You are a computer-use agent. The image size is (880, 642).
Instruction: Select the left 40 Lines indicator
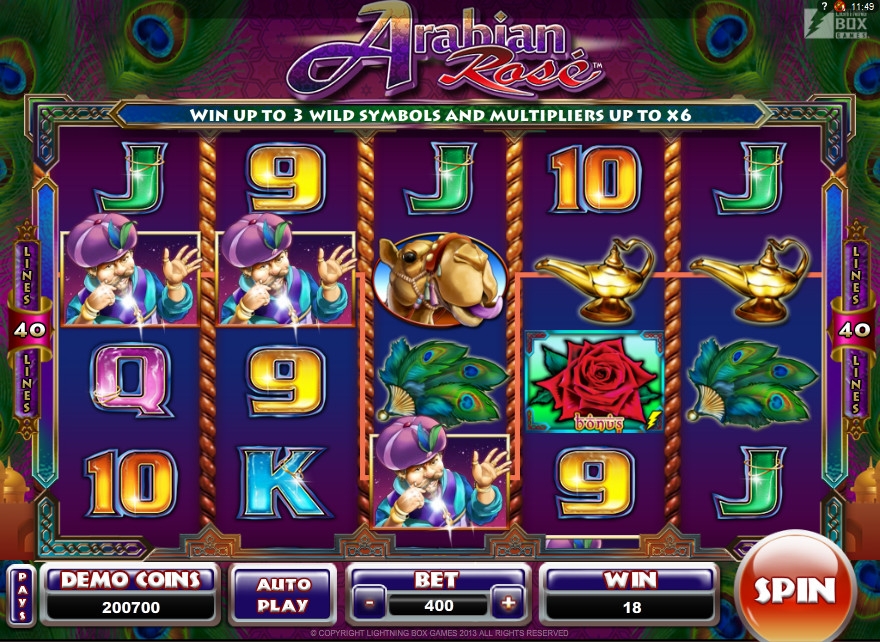(26, 329)
